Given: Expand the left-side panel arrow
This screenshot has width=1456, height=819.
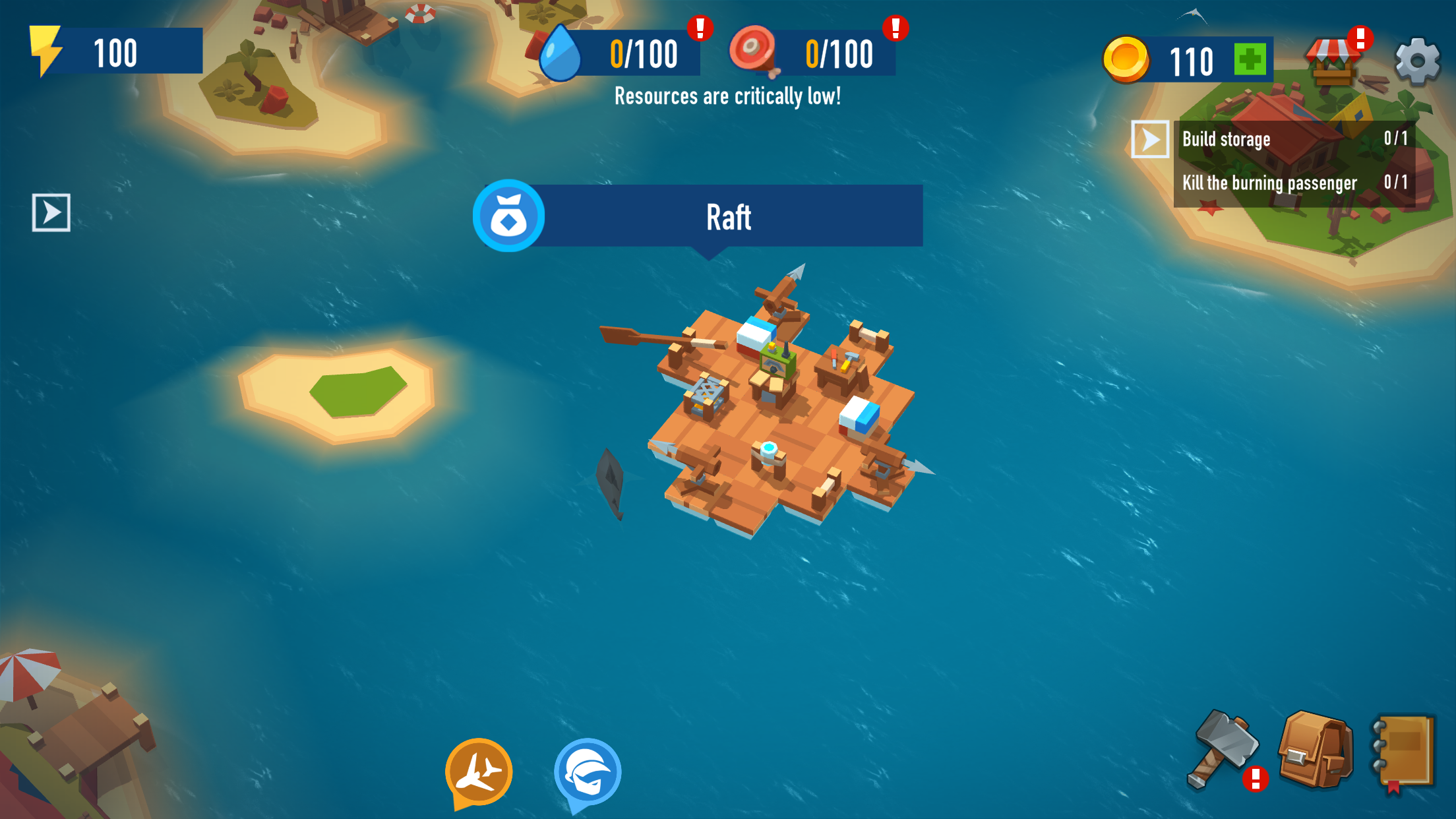Looking at the screenshot, I should 53,212.
